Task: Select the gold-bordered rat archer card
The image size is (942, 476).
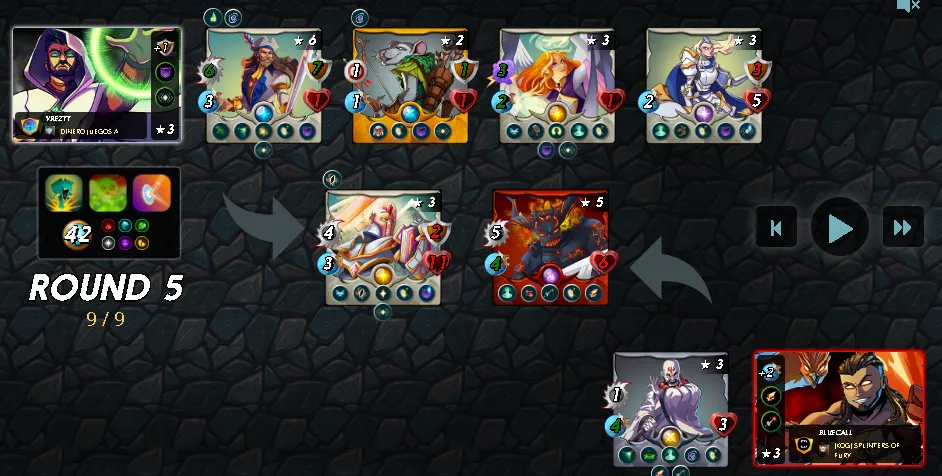Action: [x=410, y=86]
